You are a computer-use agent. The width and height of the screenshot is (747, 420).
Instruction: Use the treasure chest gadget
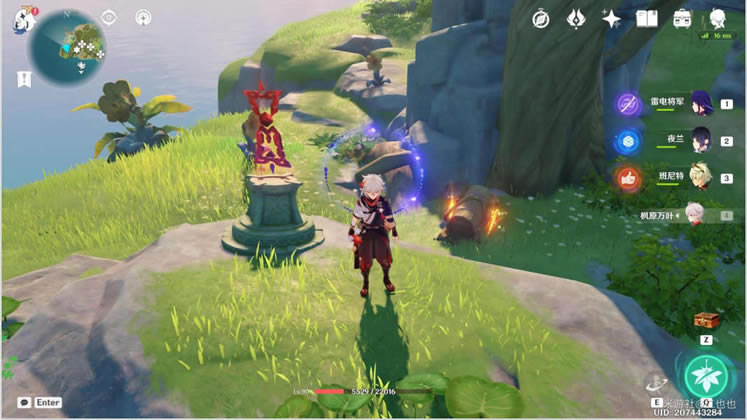point(706,321)
